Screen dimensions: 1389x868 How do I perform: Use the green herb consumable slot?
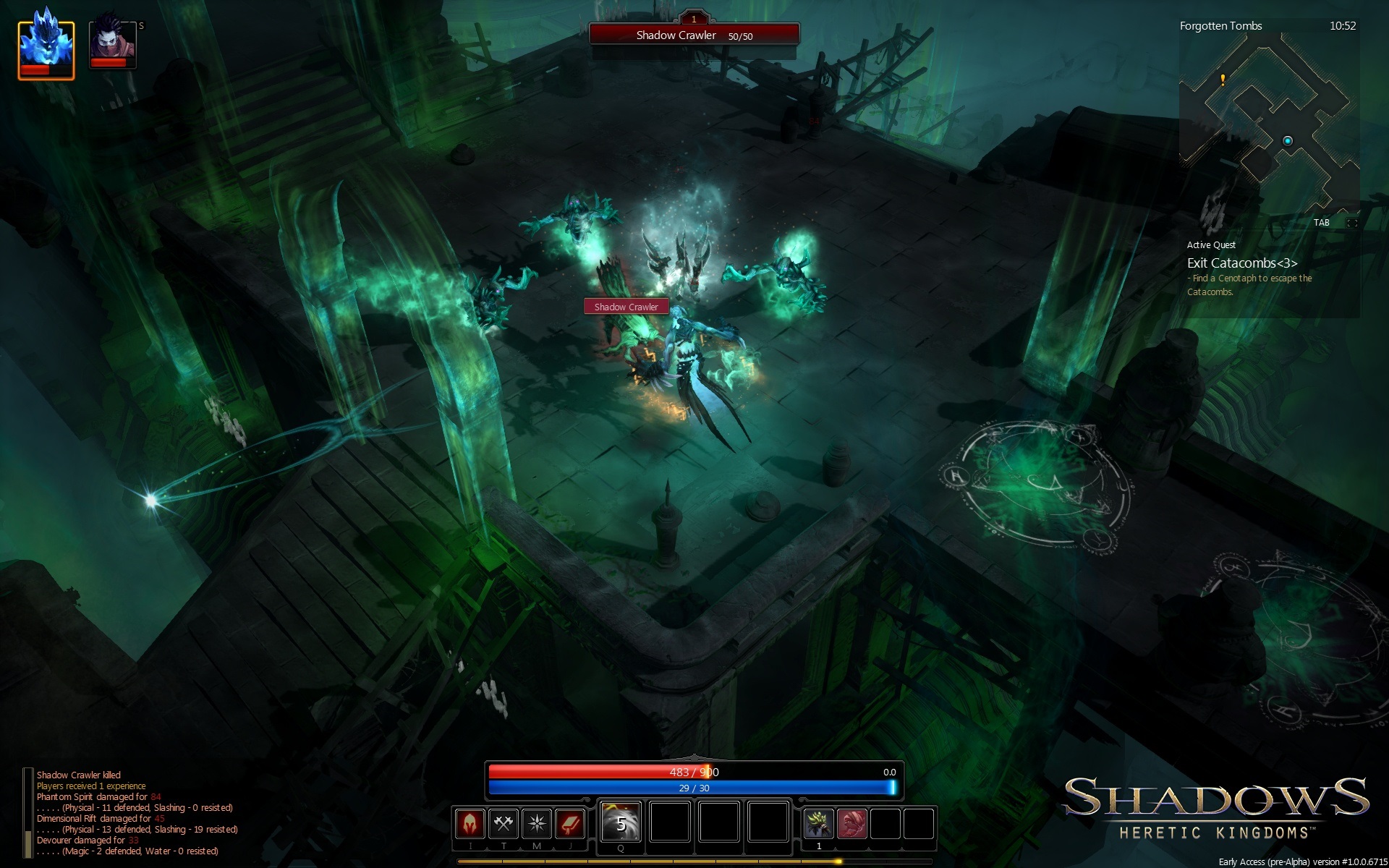(x=818, y=823)
